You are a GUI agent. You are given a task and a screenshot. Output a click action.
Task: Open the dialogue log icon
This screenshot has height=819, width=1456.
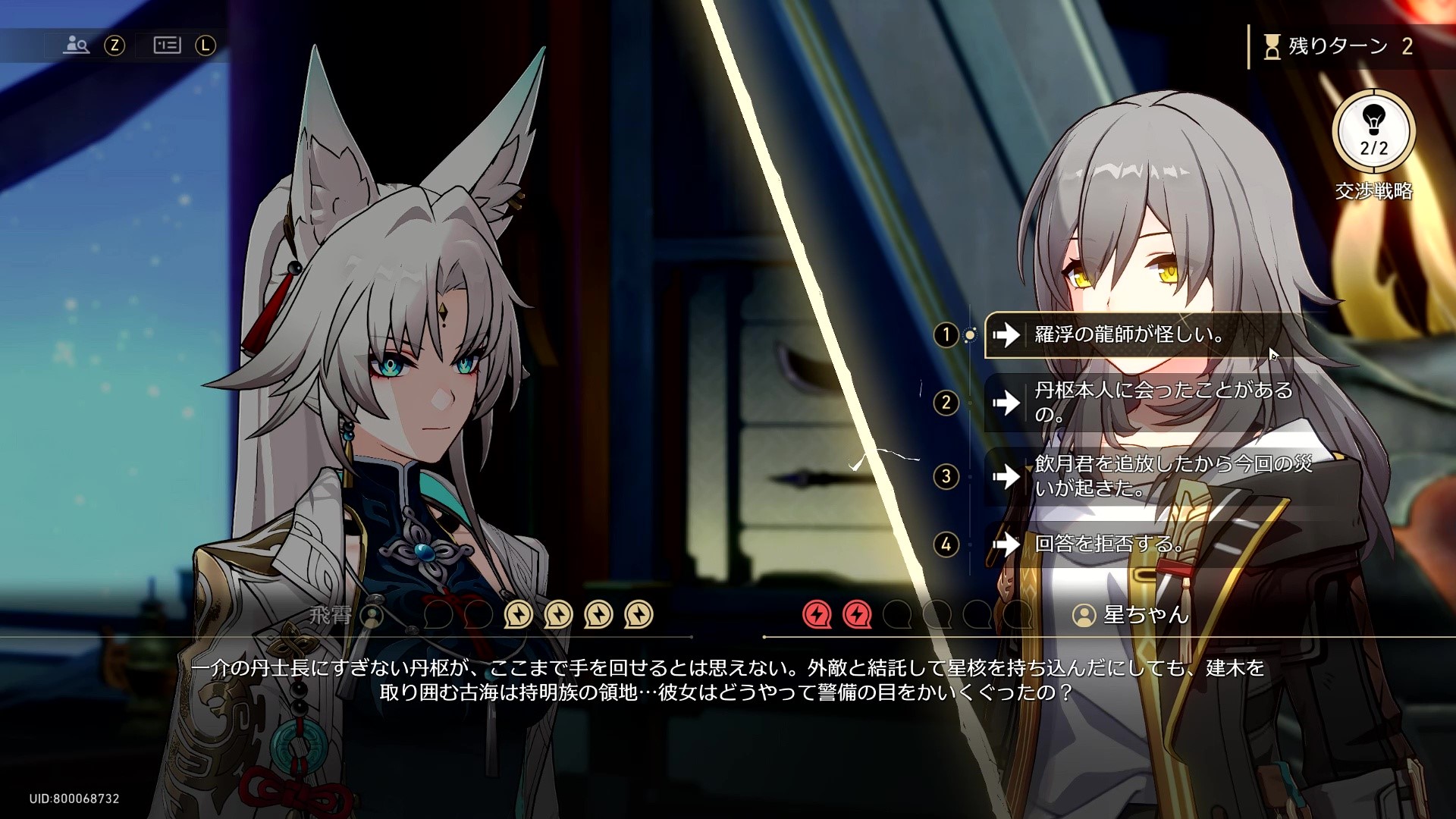(167, 45)
